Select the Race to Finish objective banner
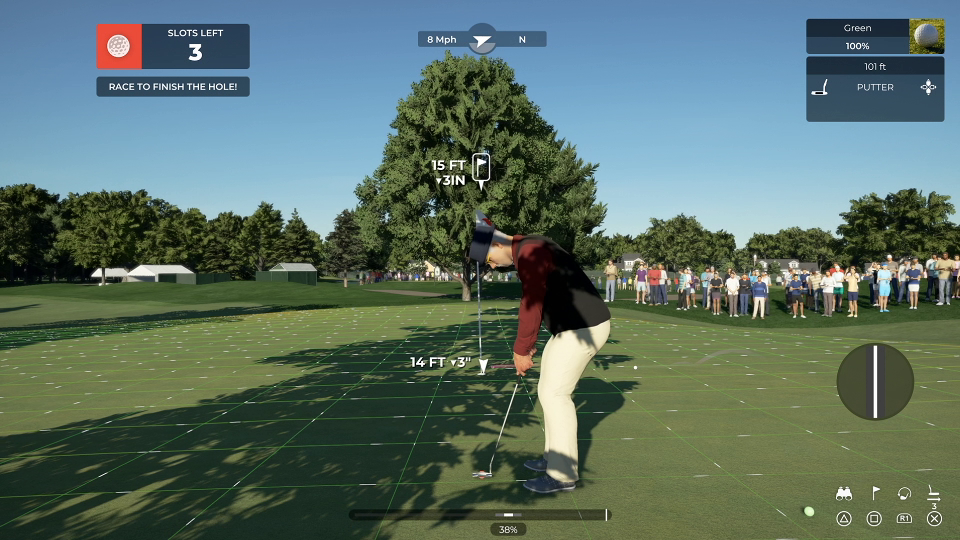This screenshot has height=540, width=960. [173, 87]
